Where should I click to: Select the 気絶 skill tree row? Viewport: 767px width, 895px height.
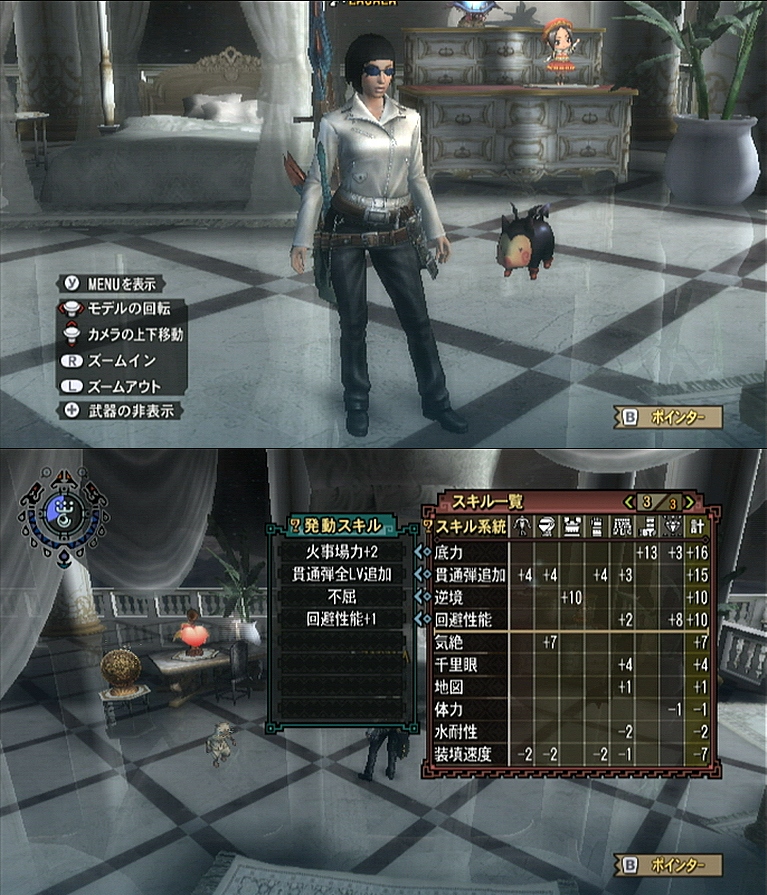[466, 641]
